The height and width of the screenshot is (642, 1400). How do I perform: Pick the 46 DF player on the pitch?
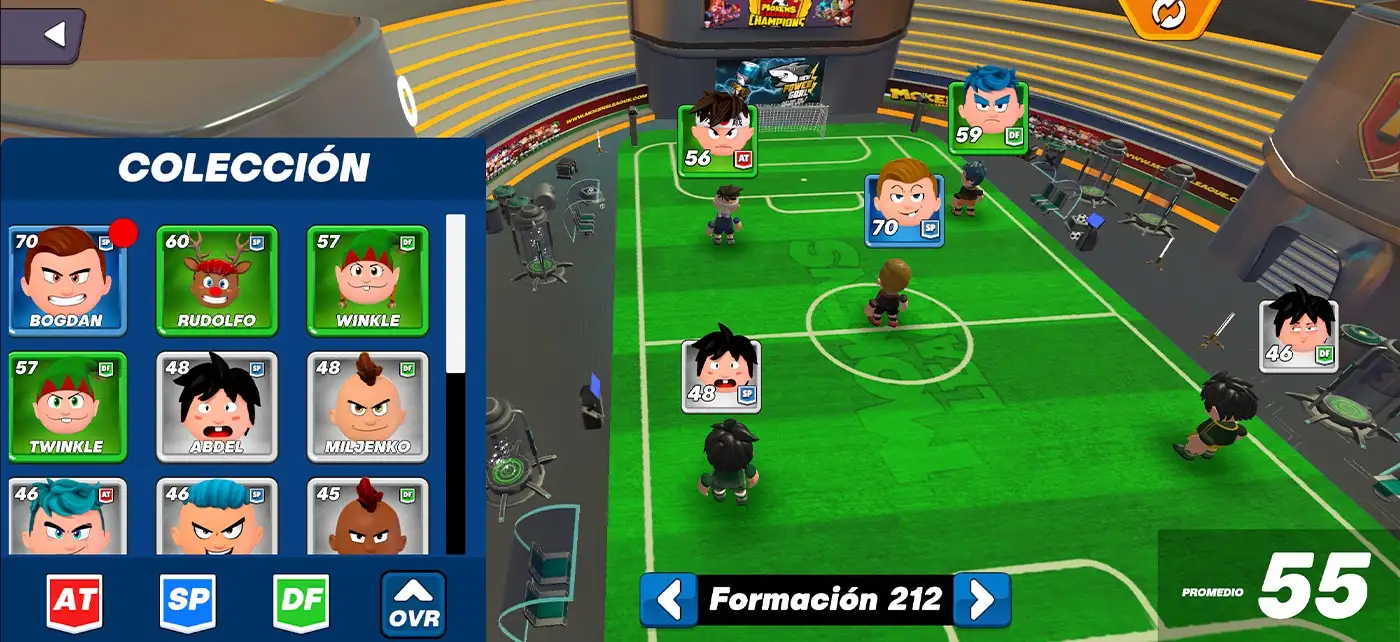[1298, 336]
